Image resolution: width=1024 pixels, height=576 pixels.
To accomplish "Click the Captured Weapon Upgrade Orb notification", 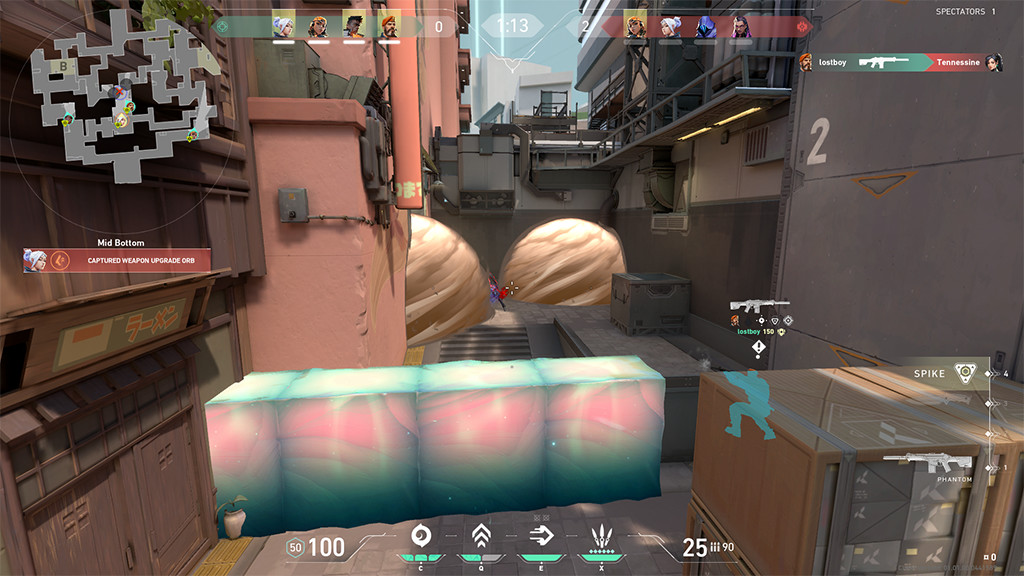I will tap(118, 260).
